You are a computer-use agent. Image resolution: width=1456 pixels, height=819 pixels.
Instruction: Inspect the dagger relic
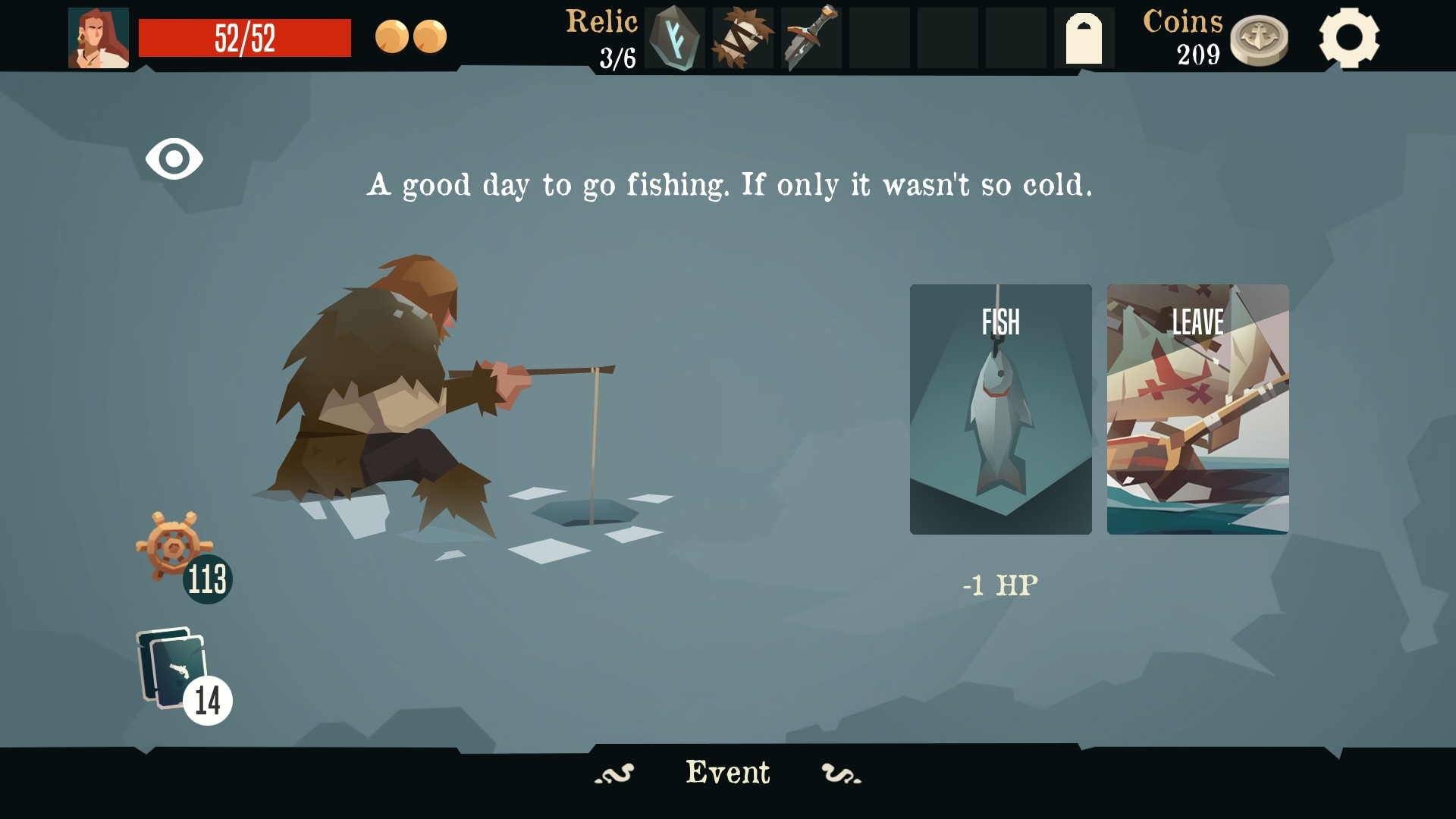click(x=811, y=38)
